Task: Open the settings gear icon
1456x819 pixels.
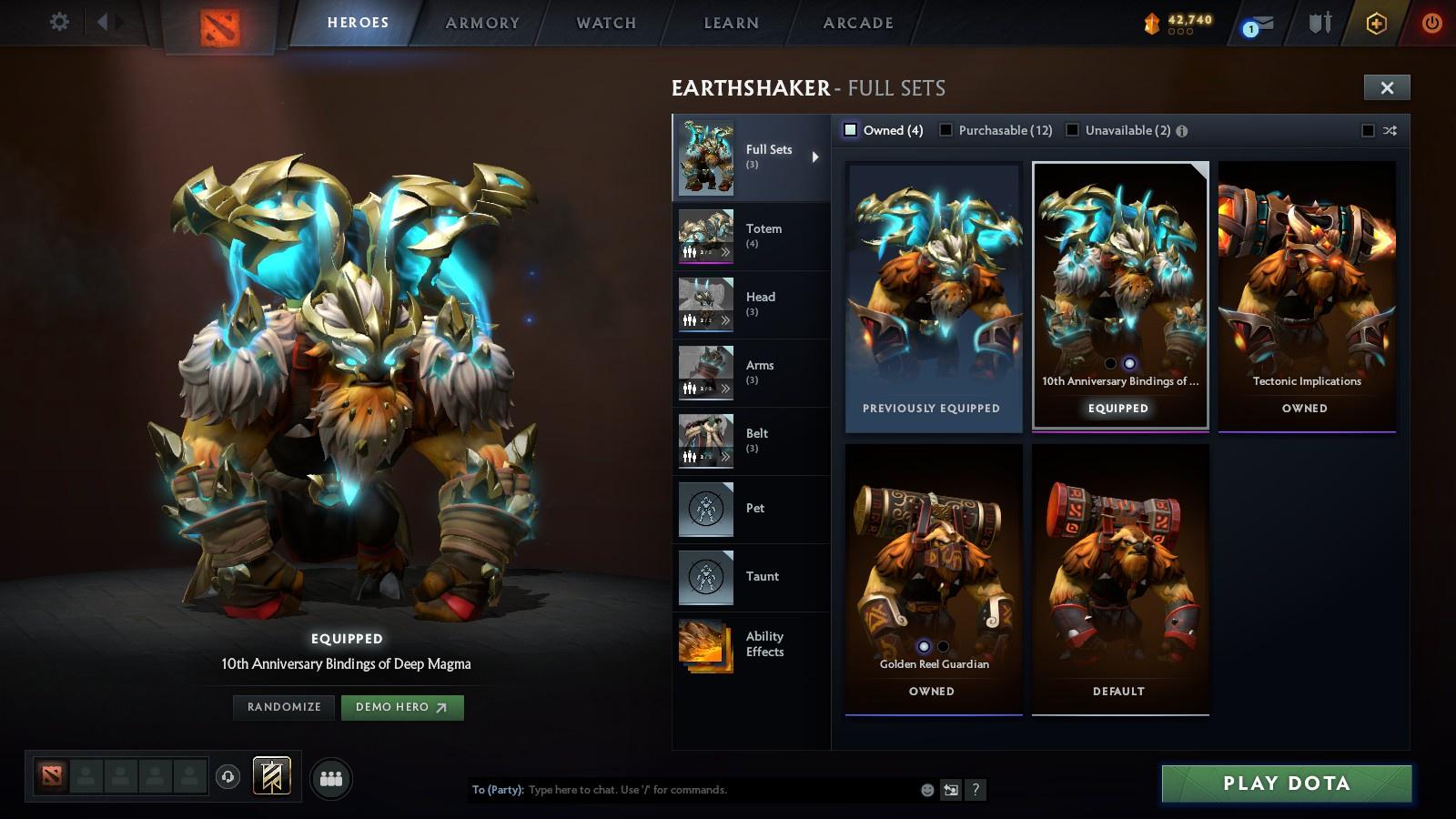Action: 59,23
